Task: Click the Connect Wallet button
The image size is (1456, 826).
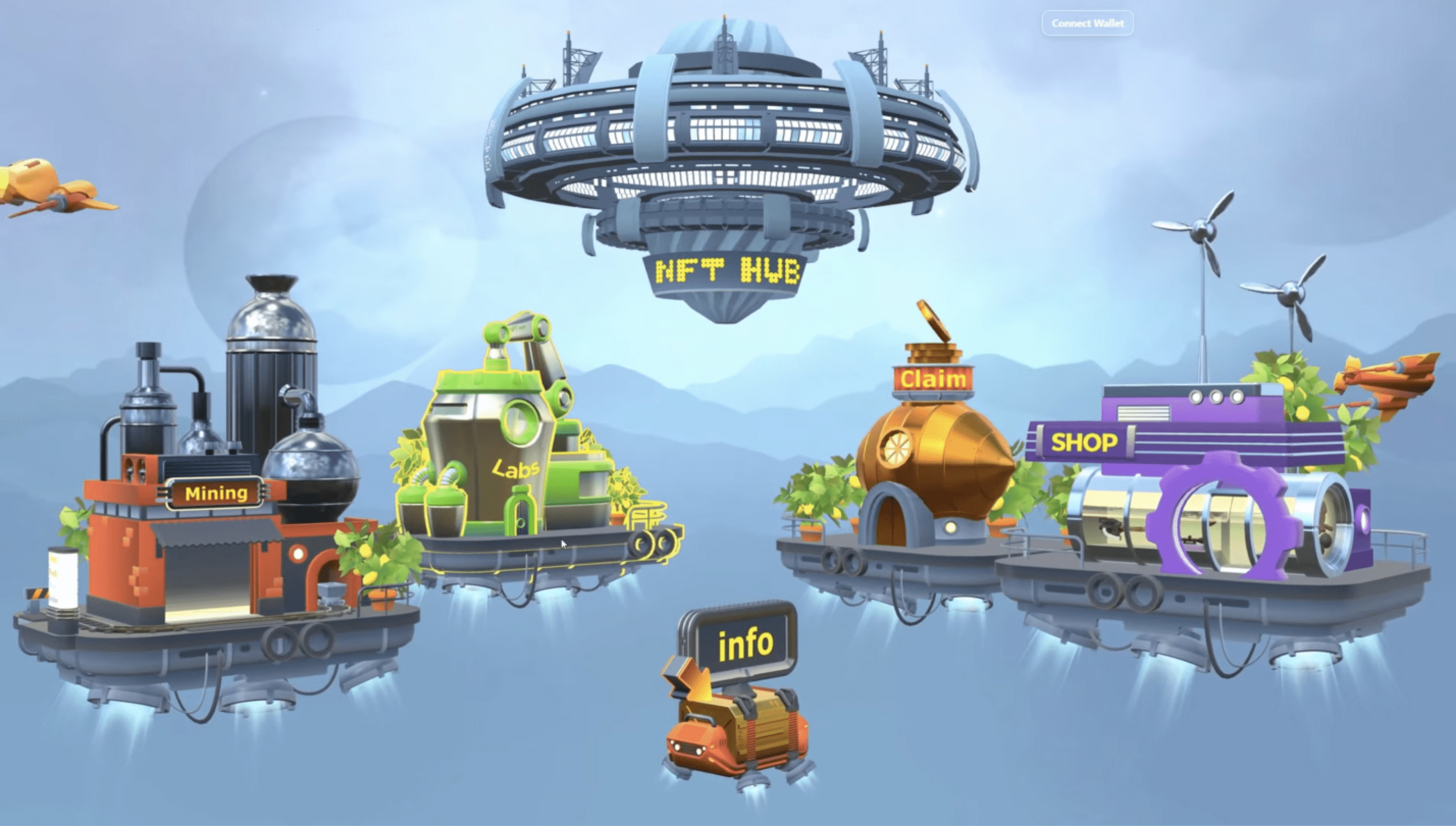Action: [x=1087, y=23]
